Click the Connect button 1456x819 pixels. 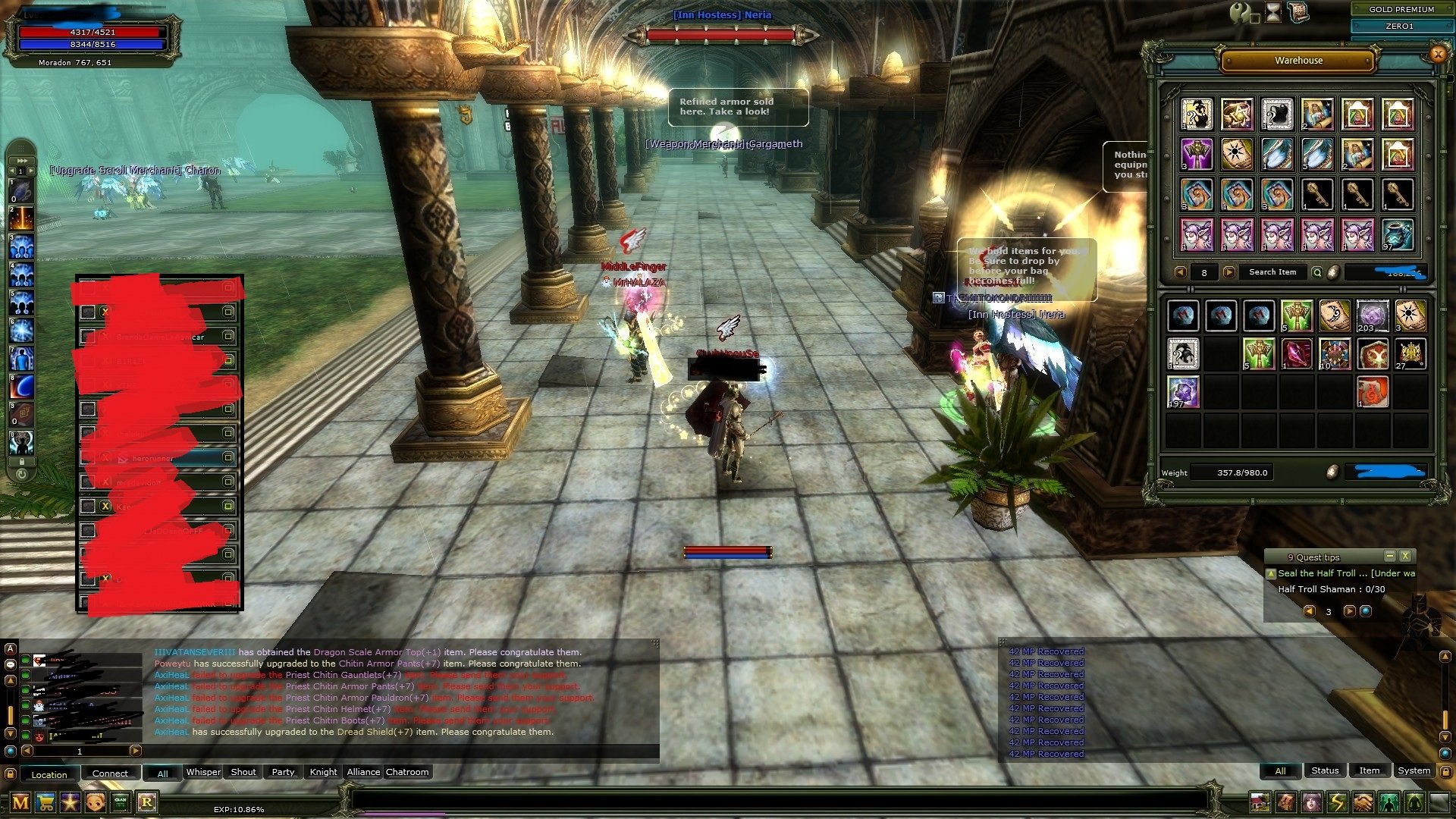click(x=110, y=773)
